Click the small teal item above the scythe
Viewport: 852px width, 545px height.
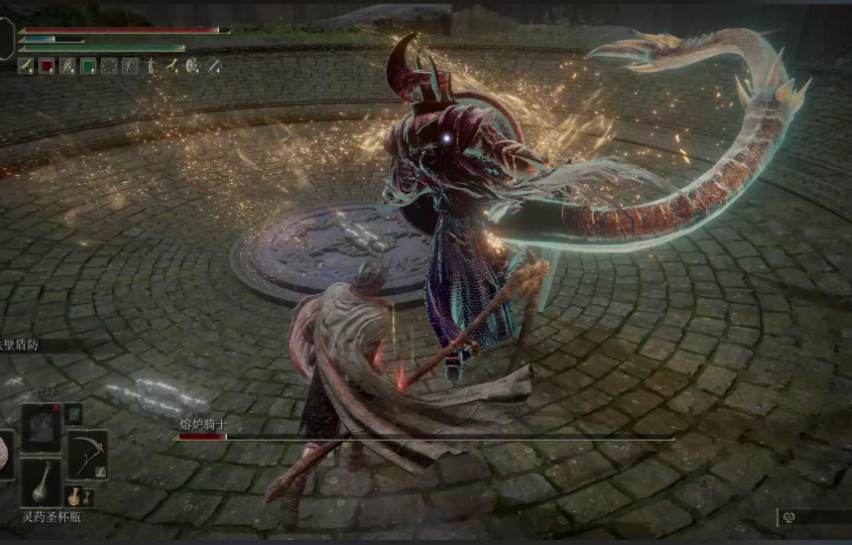73,414
